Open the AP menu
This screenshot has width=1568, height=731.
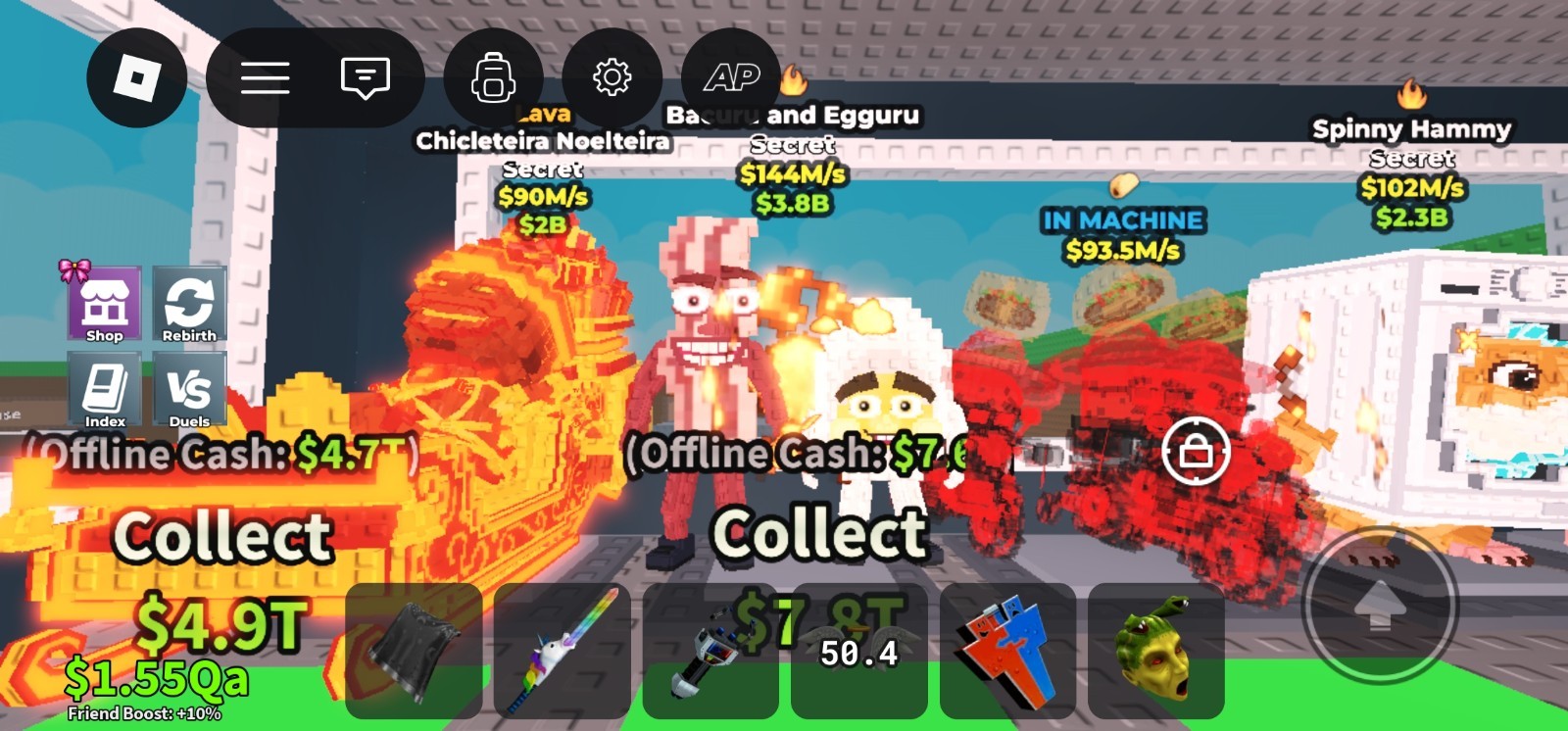[x=733, y=76]
